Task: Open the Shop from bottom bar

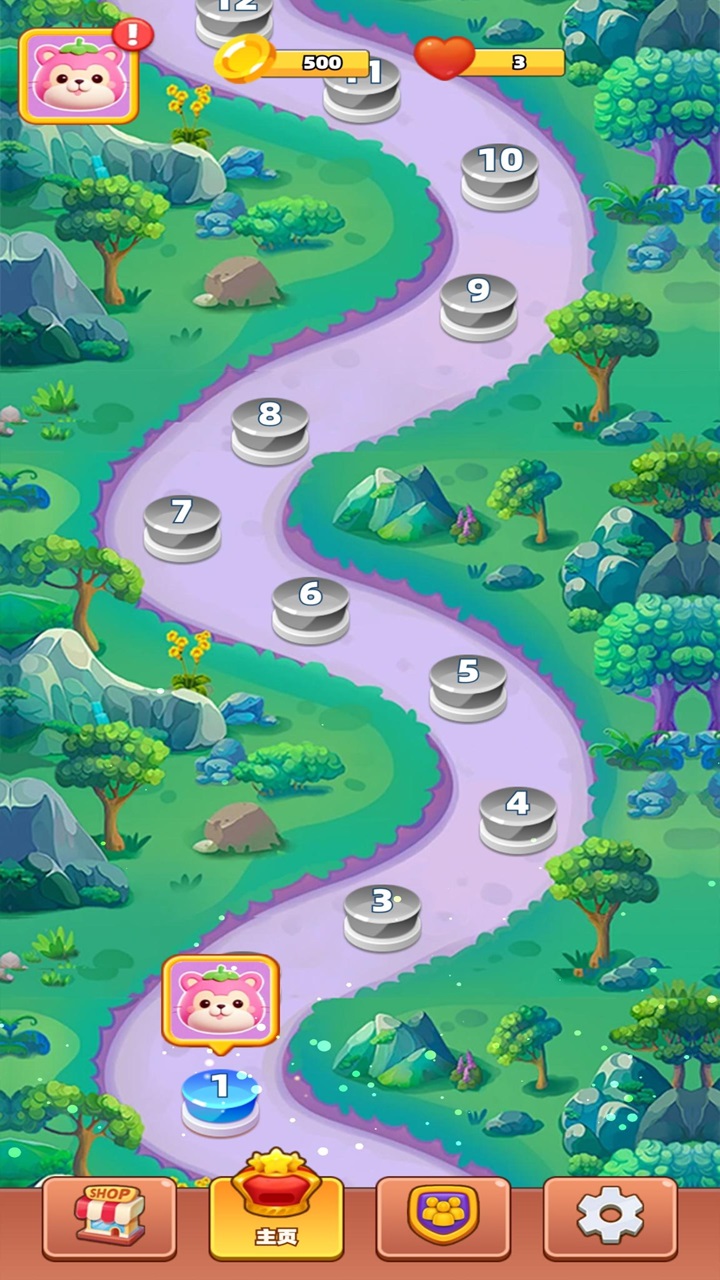Action: point(110,1217)
